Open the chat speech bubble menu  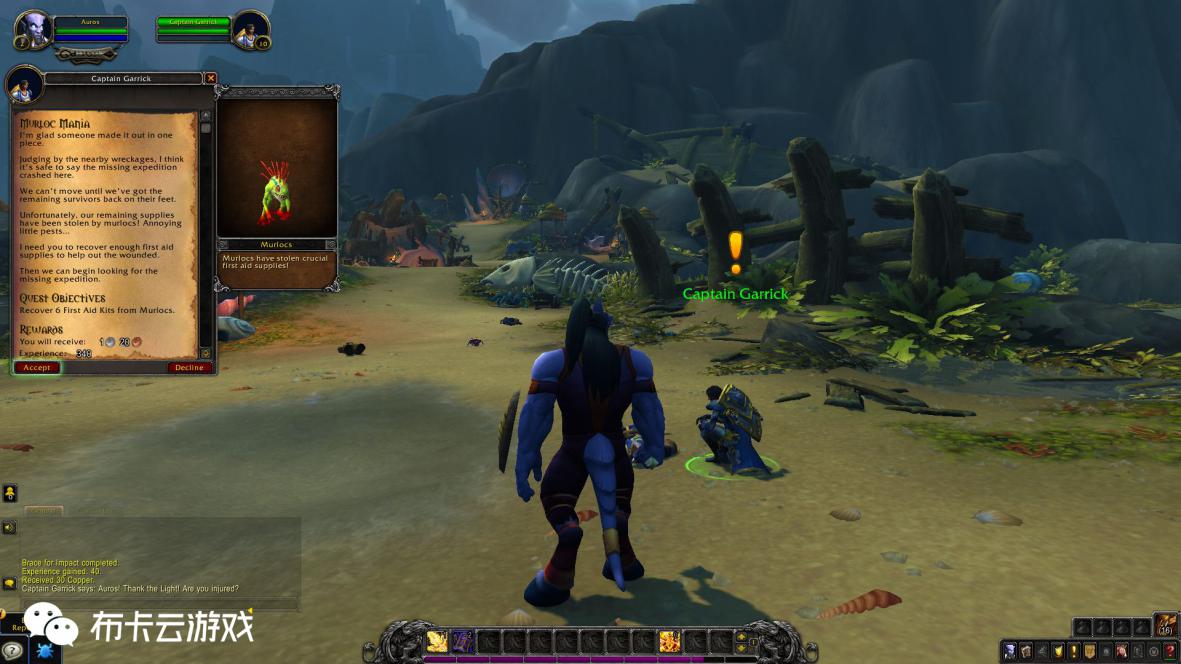tap(10, 583)
